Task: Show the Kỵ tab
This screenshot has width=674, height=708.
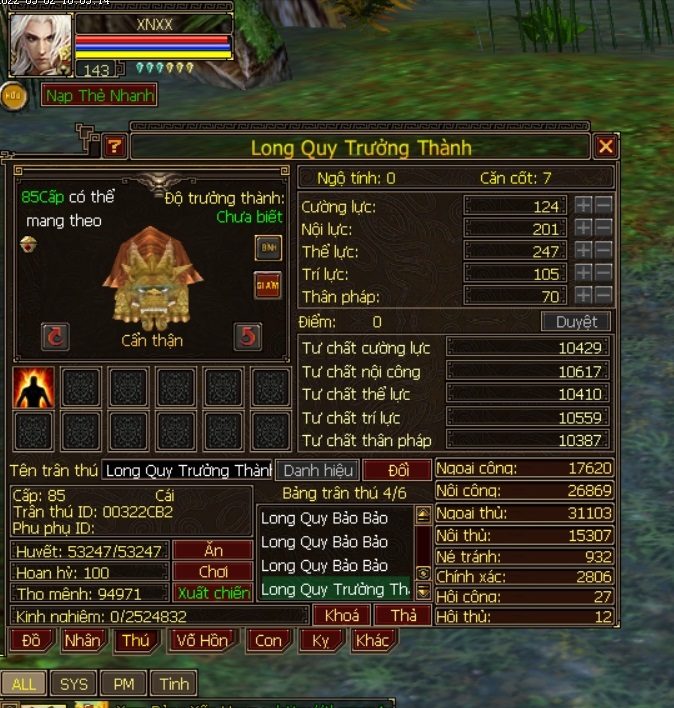Action: [x=321, y=640]
